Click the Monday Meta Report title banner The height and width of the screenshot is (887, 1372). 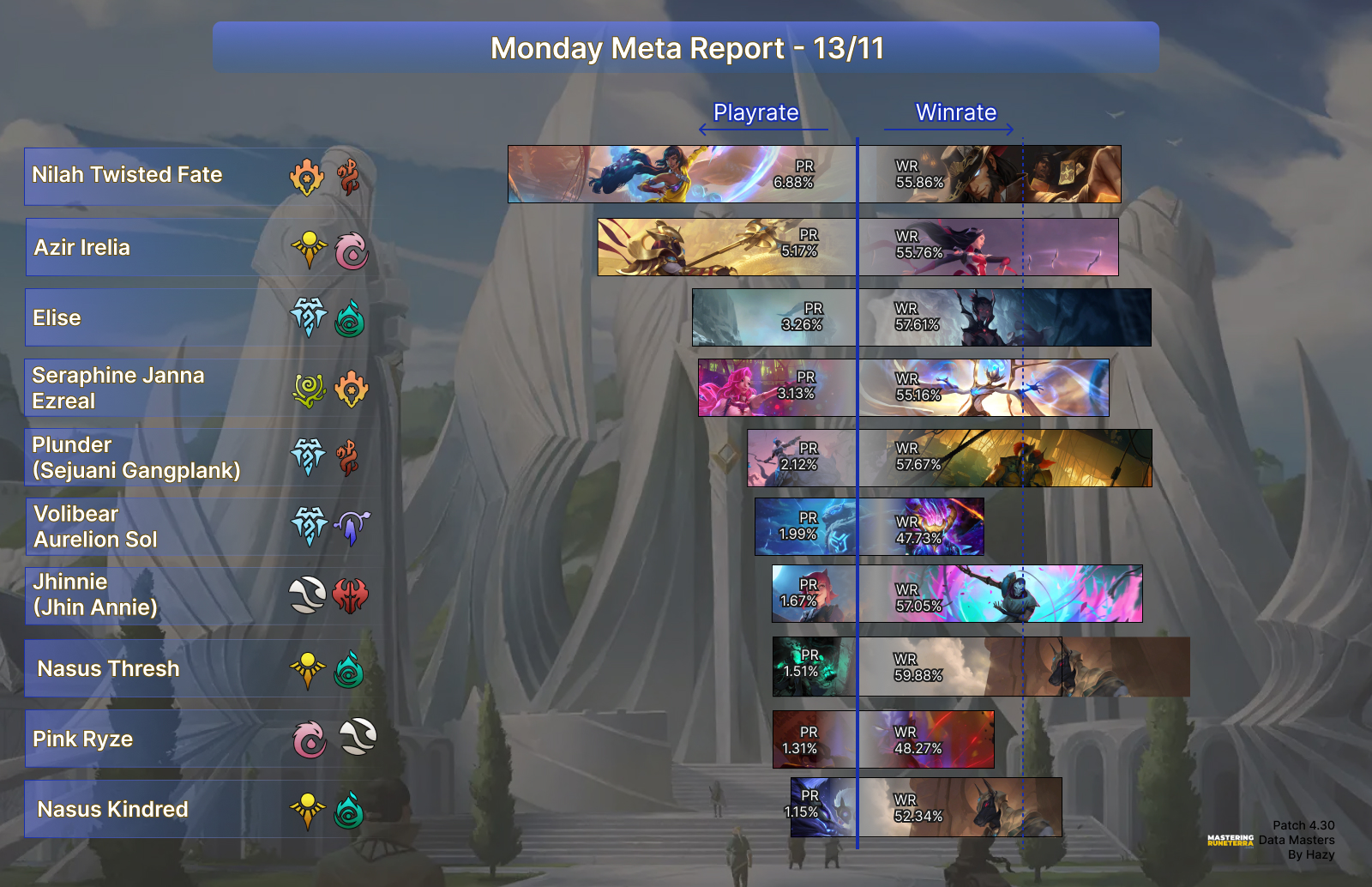686,48
